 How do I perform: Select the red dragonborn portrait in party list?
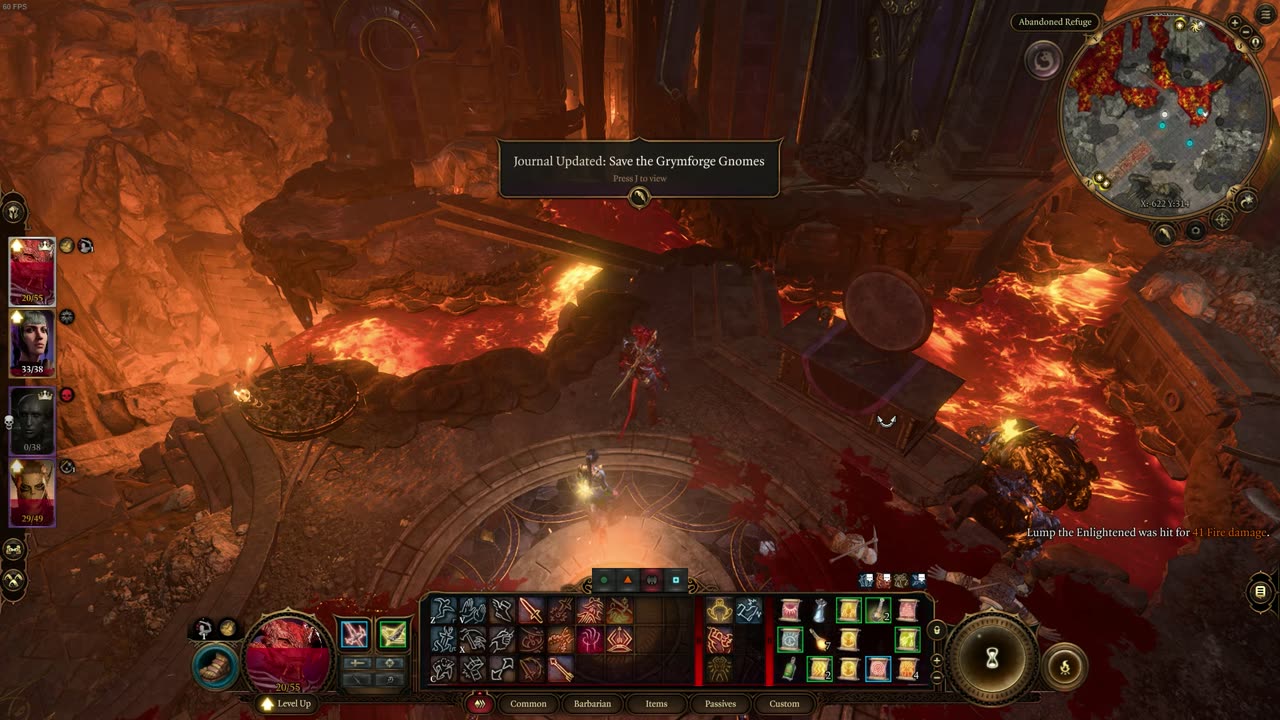pyautogui.click(x=32, y=270)
